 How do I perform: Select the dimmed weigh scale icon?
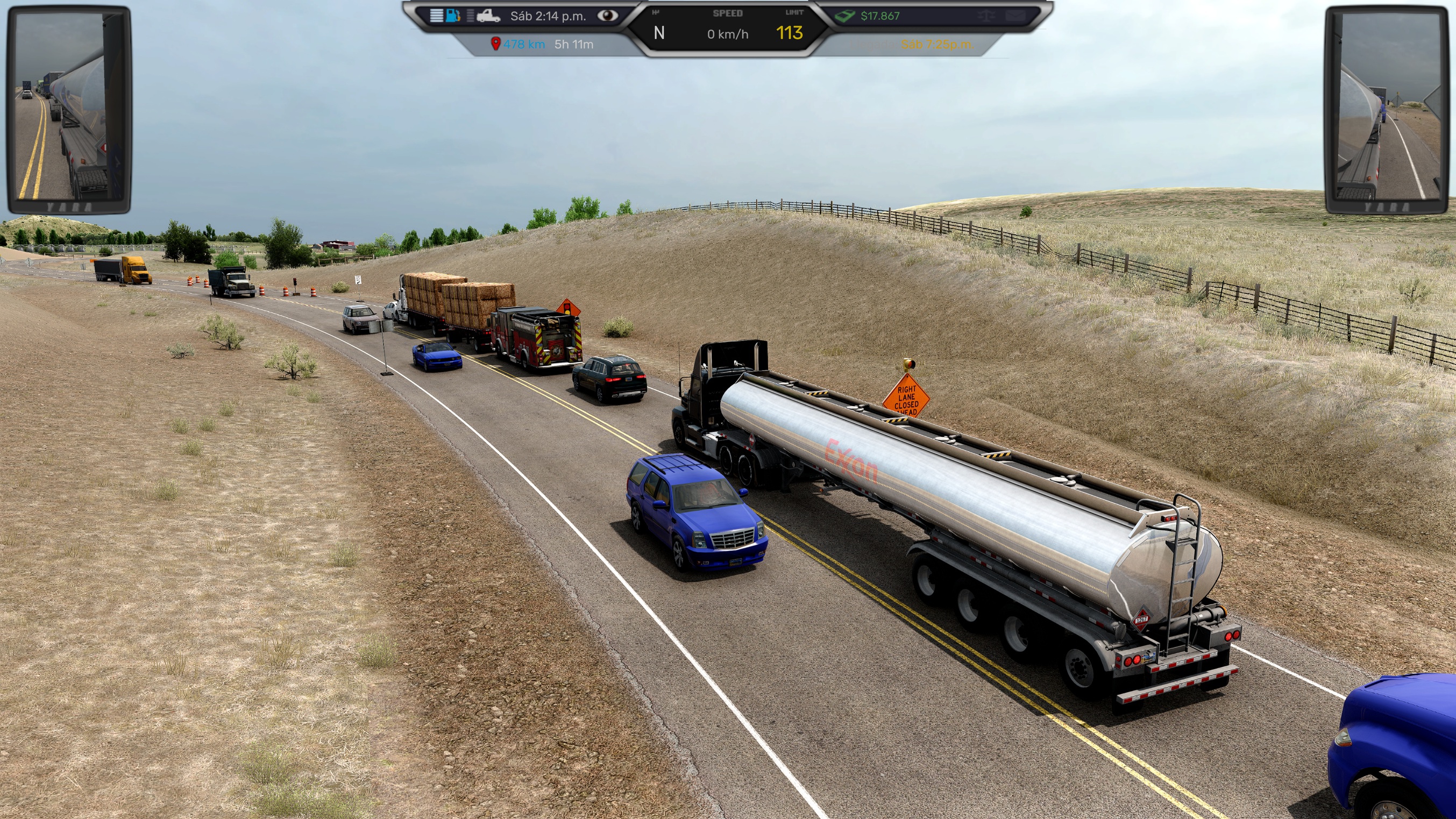point(987,16)
